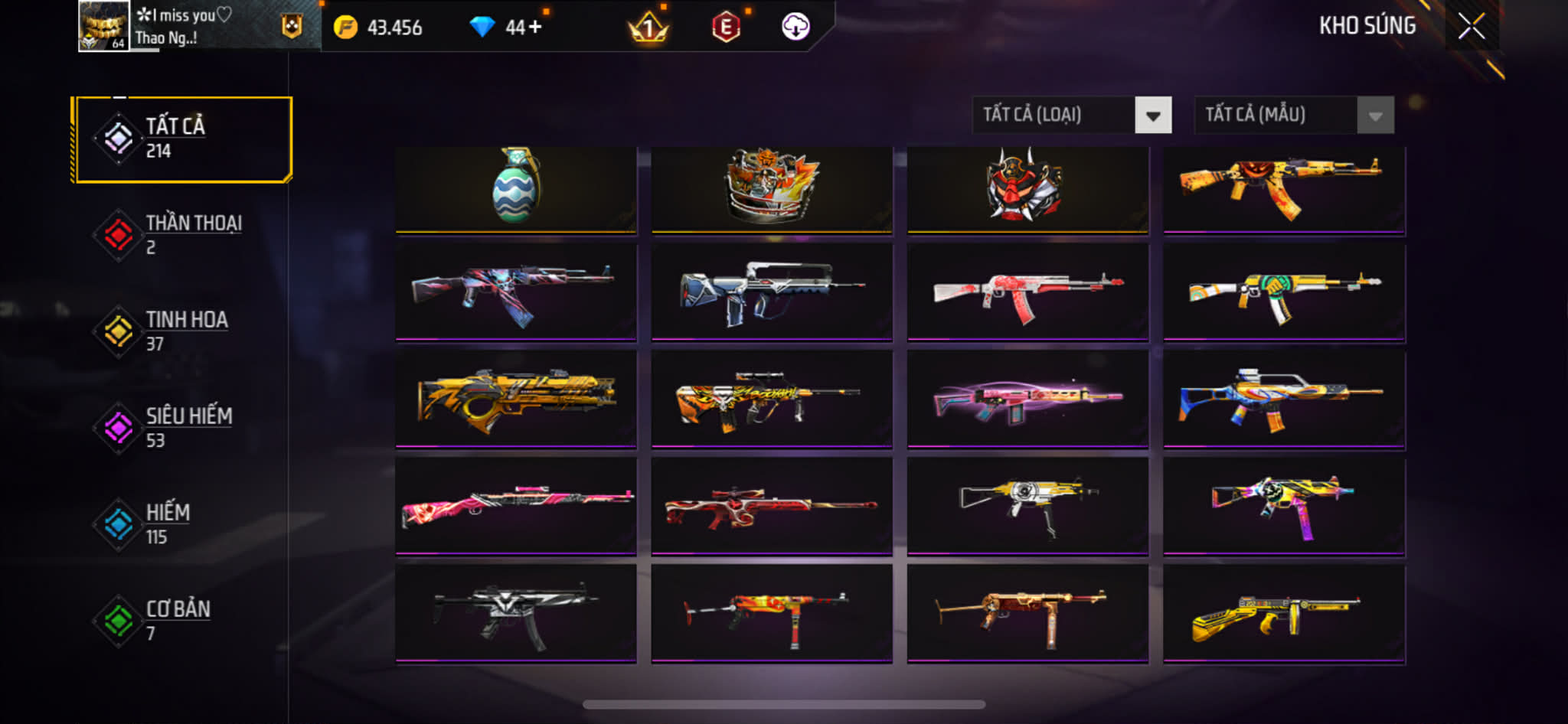Select the yellow Thompson gun skin
Image resolution: width=1568 pixels, height=724 pixels.
click(x=1284, y=613)
